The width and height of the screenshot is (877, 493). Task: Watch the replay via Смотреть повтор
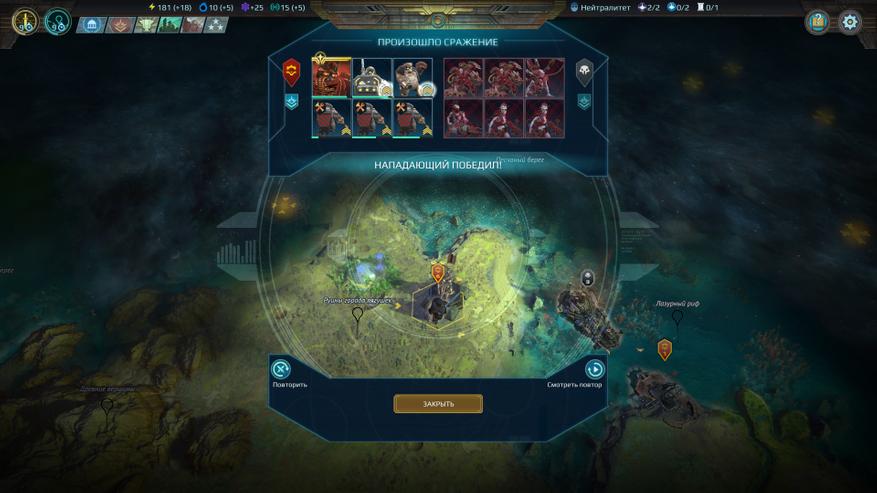[x=594, y=370]
